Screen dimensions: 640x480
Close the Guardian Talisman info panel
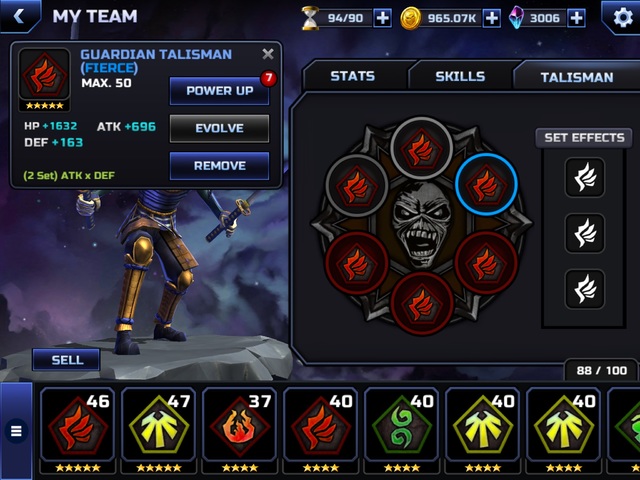[267, 55]
